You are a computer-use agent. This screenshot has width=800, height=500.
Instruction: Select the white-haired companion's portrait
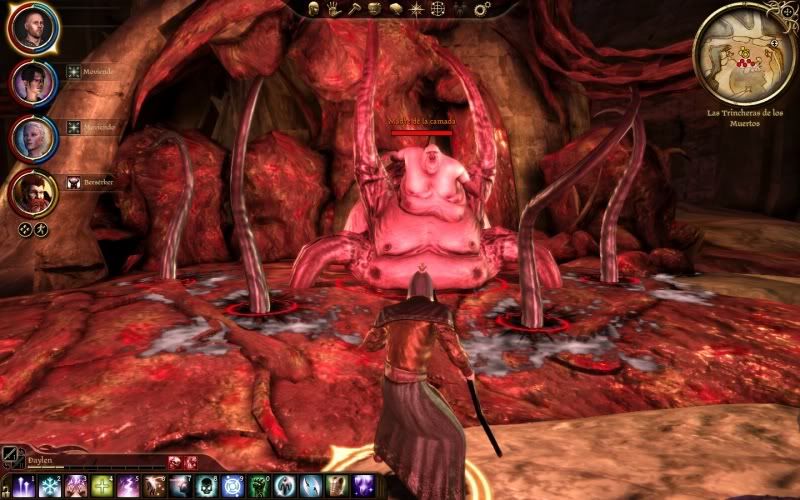(x=33, y=137)
